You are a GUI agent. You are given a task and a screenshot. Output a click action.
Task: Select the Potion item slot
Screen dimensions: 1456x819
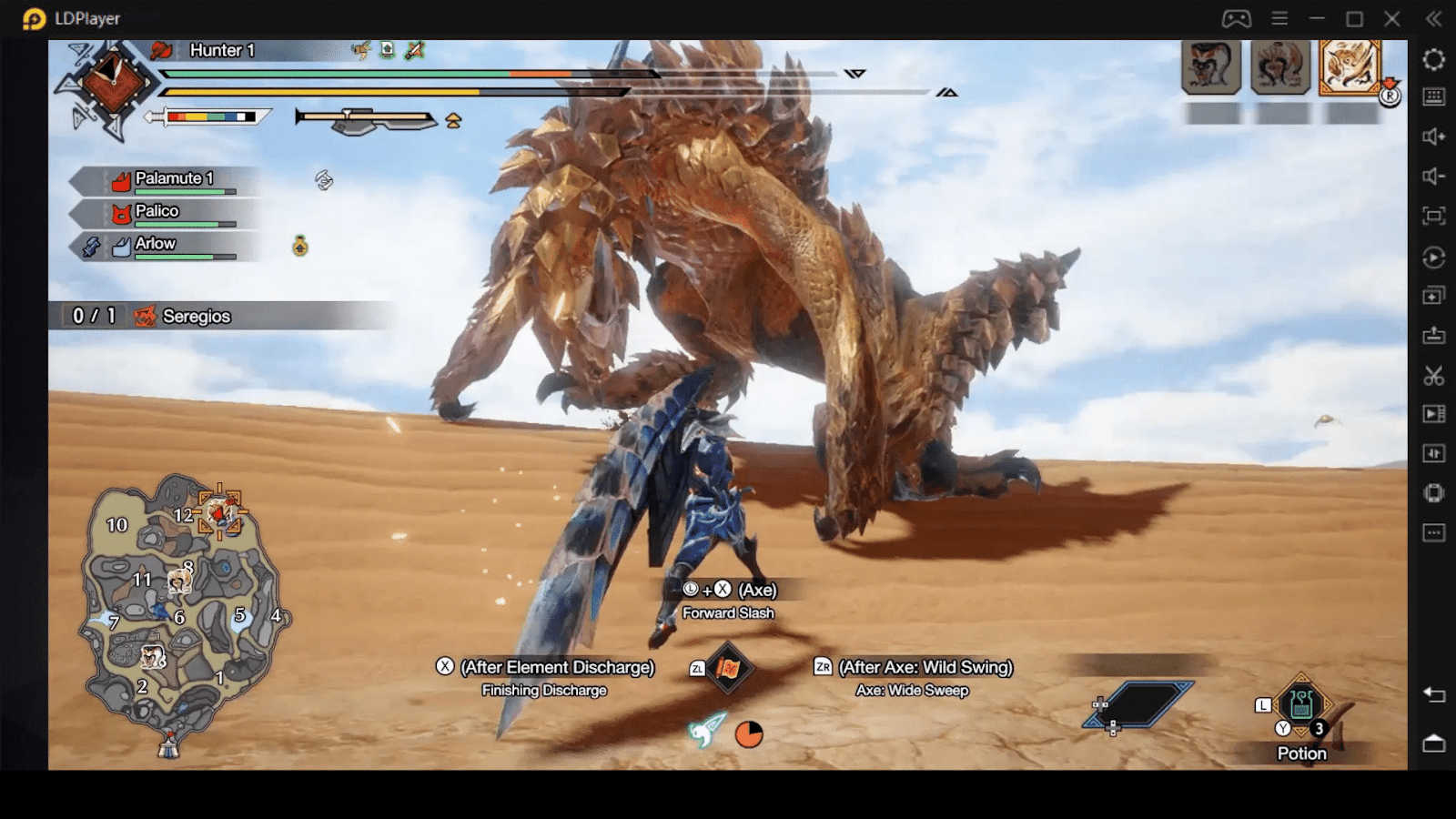click(1301, 704)
